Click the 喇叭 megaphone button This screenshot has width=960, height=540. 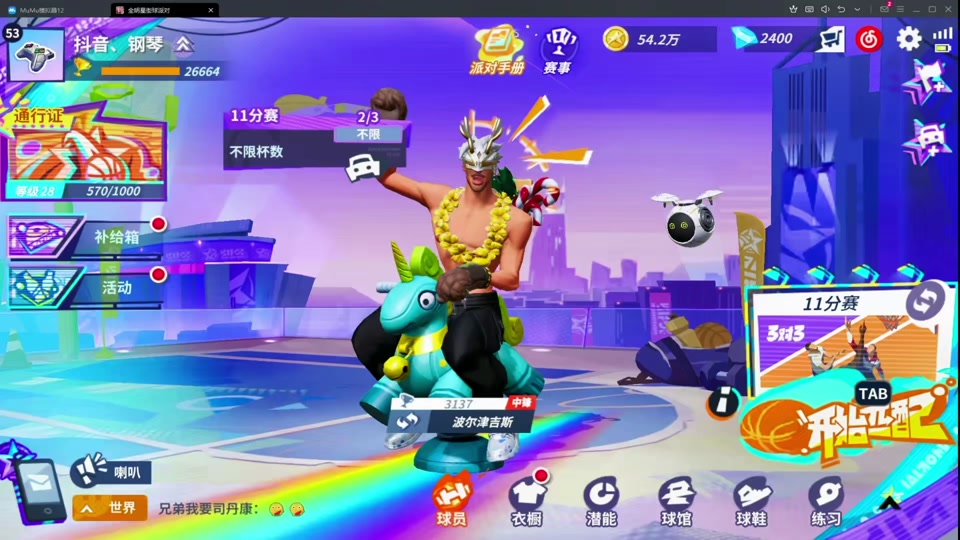click(x=111, y=470)
